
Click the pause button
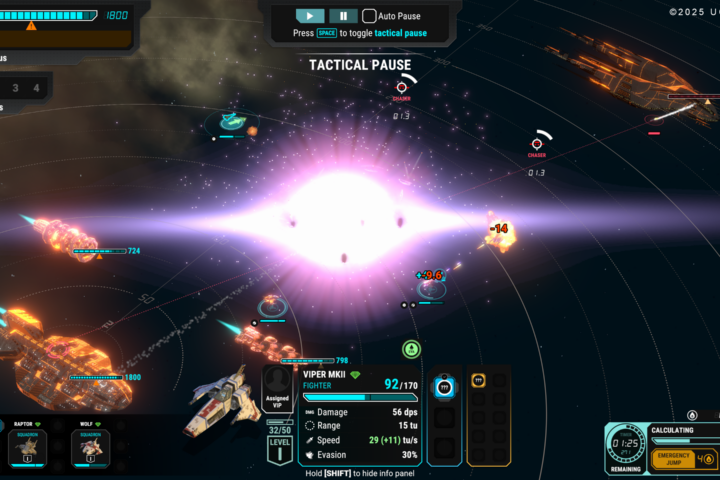(342, 16)
